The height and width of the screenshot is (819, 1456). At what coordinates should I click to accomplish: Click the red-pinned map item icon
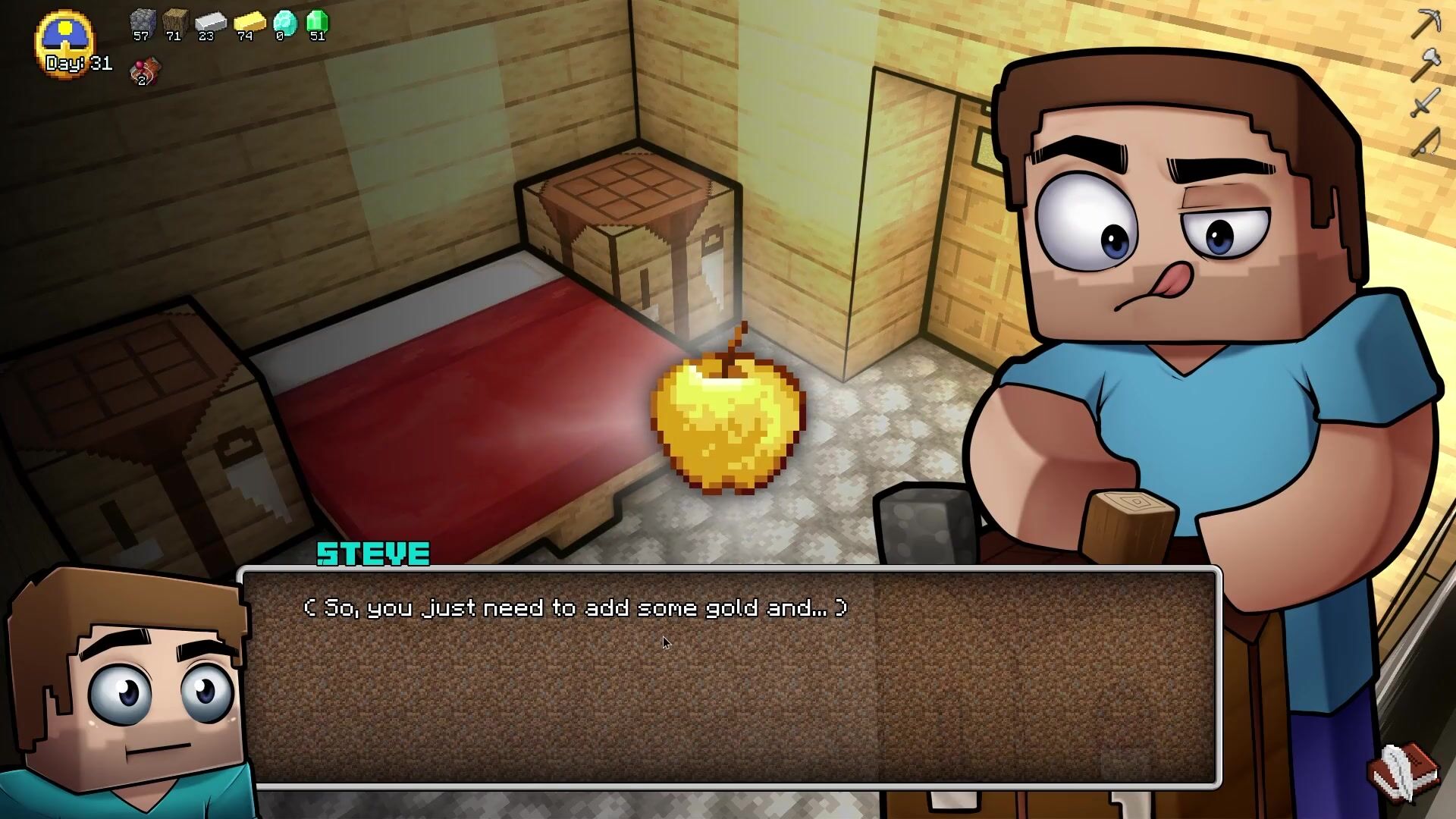coord(145,71)
